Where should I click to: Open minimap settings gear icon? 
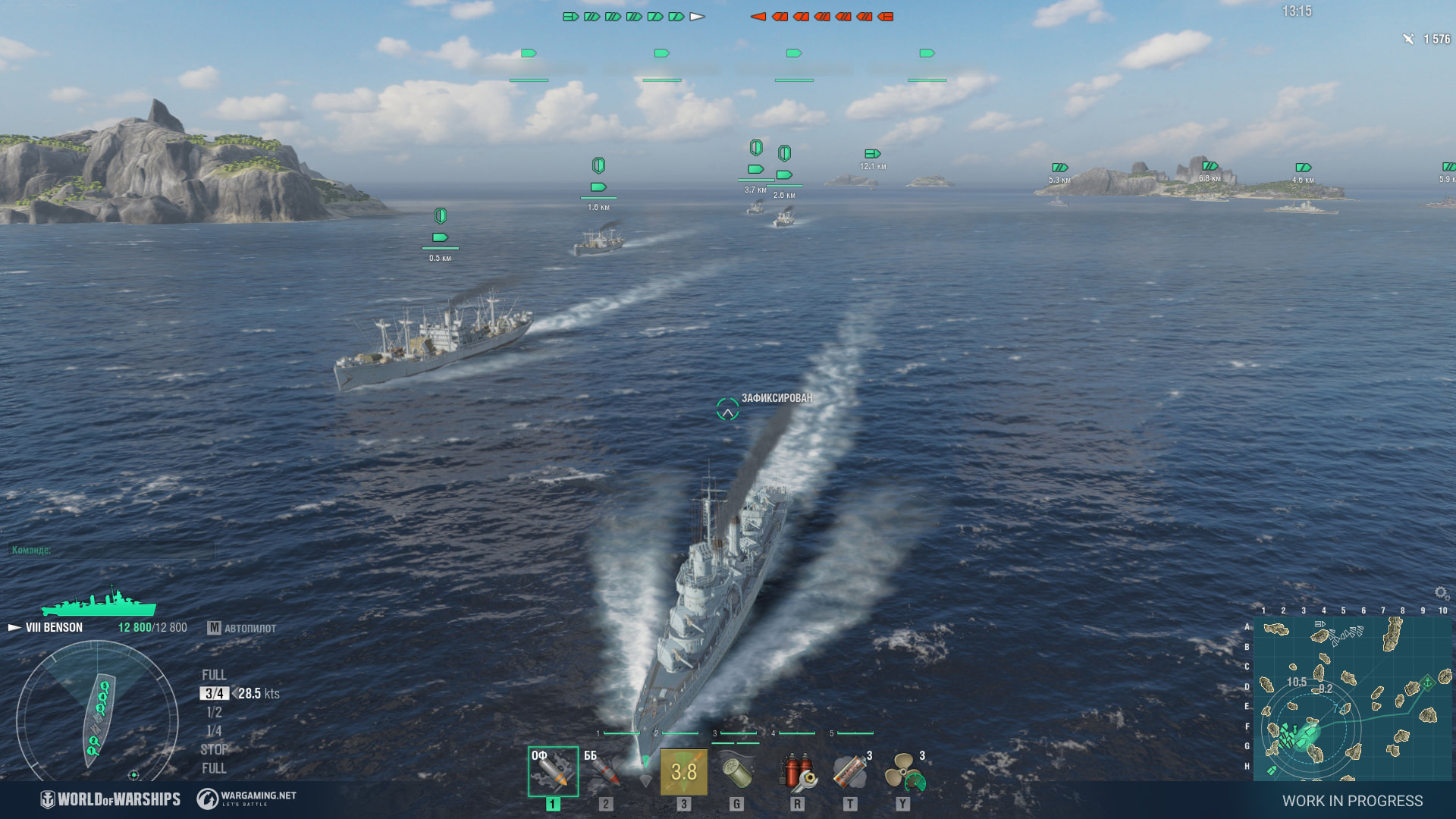(1442, 593)
